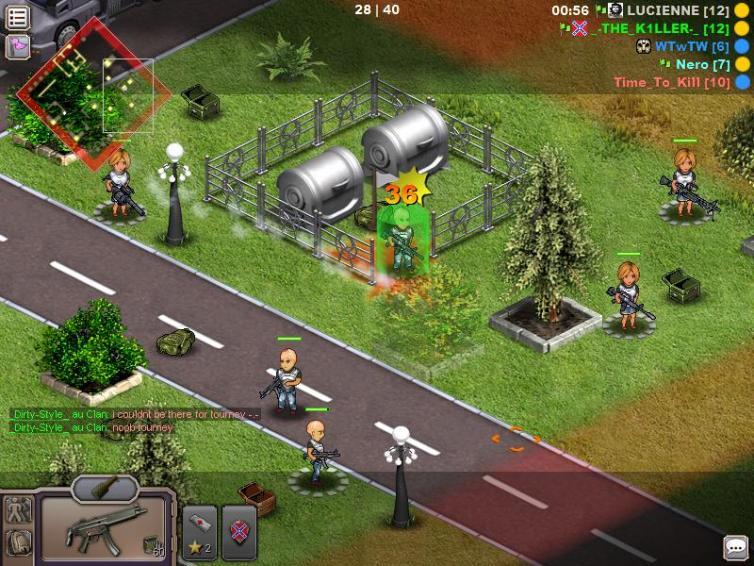Use the bandage item with star
This screenshot has height=566, width=754.
click(199, 531)
